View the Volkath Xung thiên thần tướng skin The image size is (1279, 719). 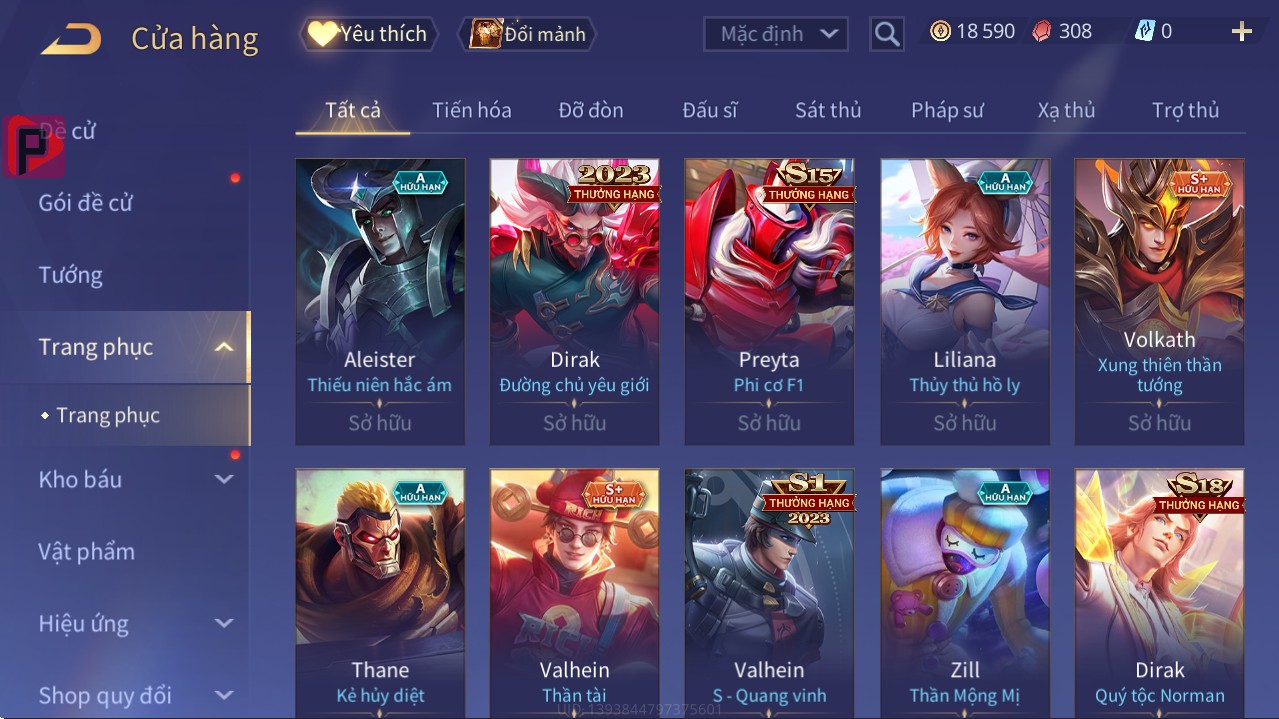(x=1159, y=301)
